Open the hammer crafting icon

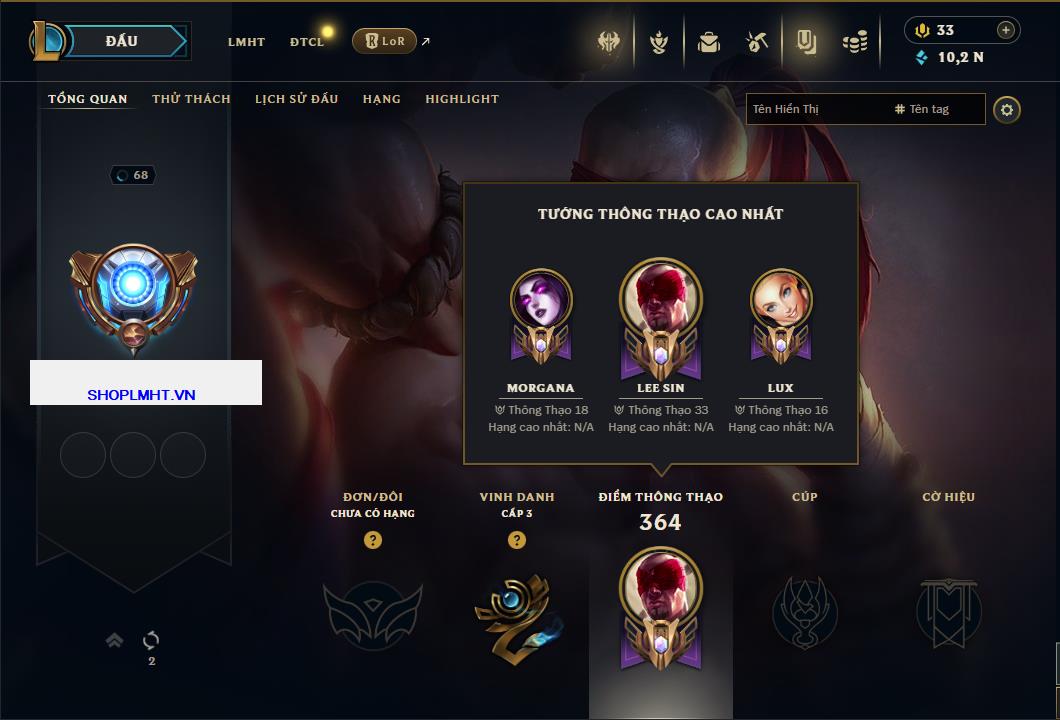tap(757, 42)
